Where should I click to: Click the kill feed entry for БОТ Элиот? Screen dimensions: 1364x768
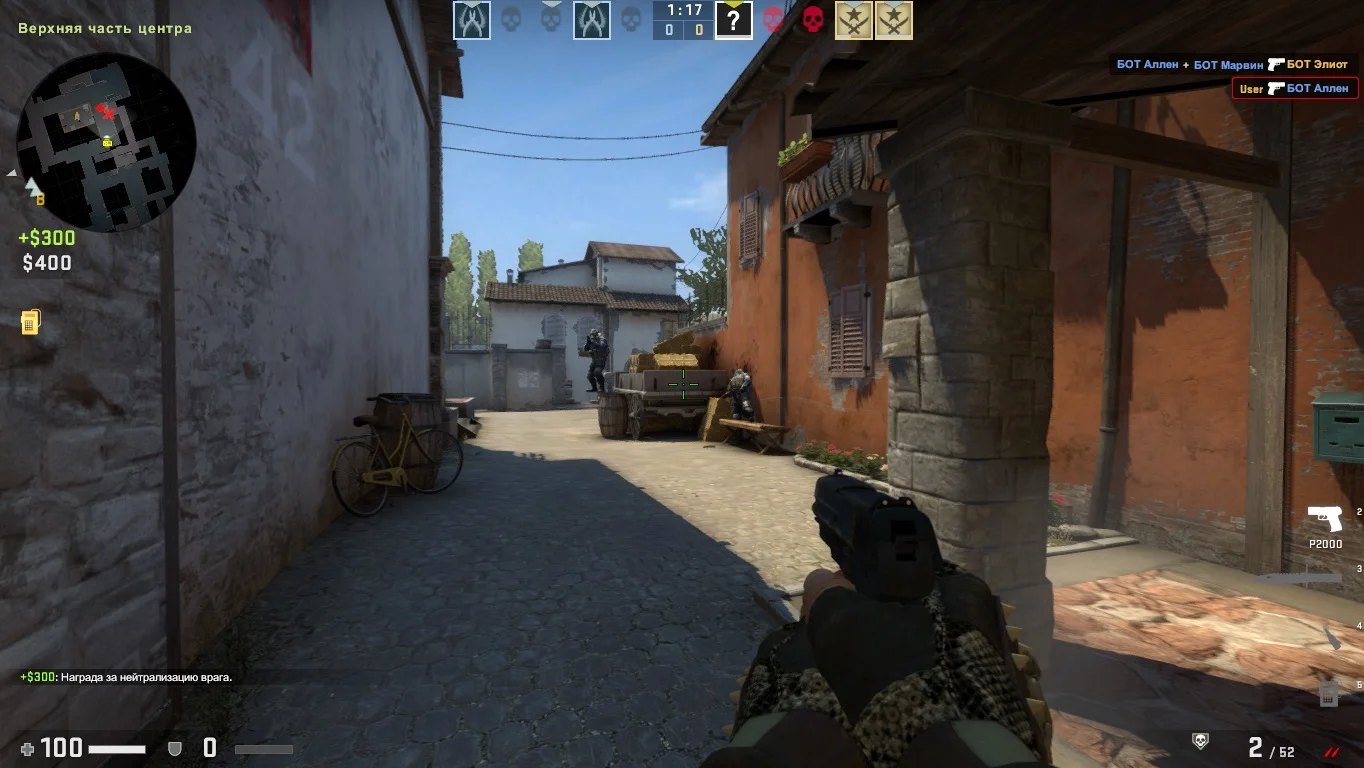[1232, 65]
